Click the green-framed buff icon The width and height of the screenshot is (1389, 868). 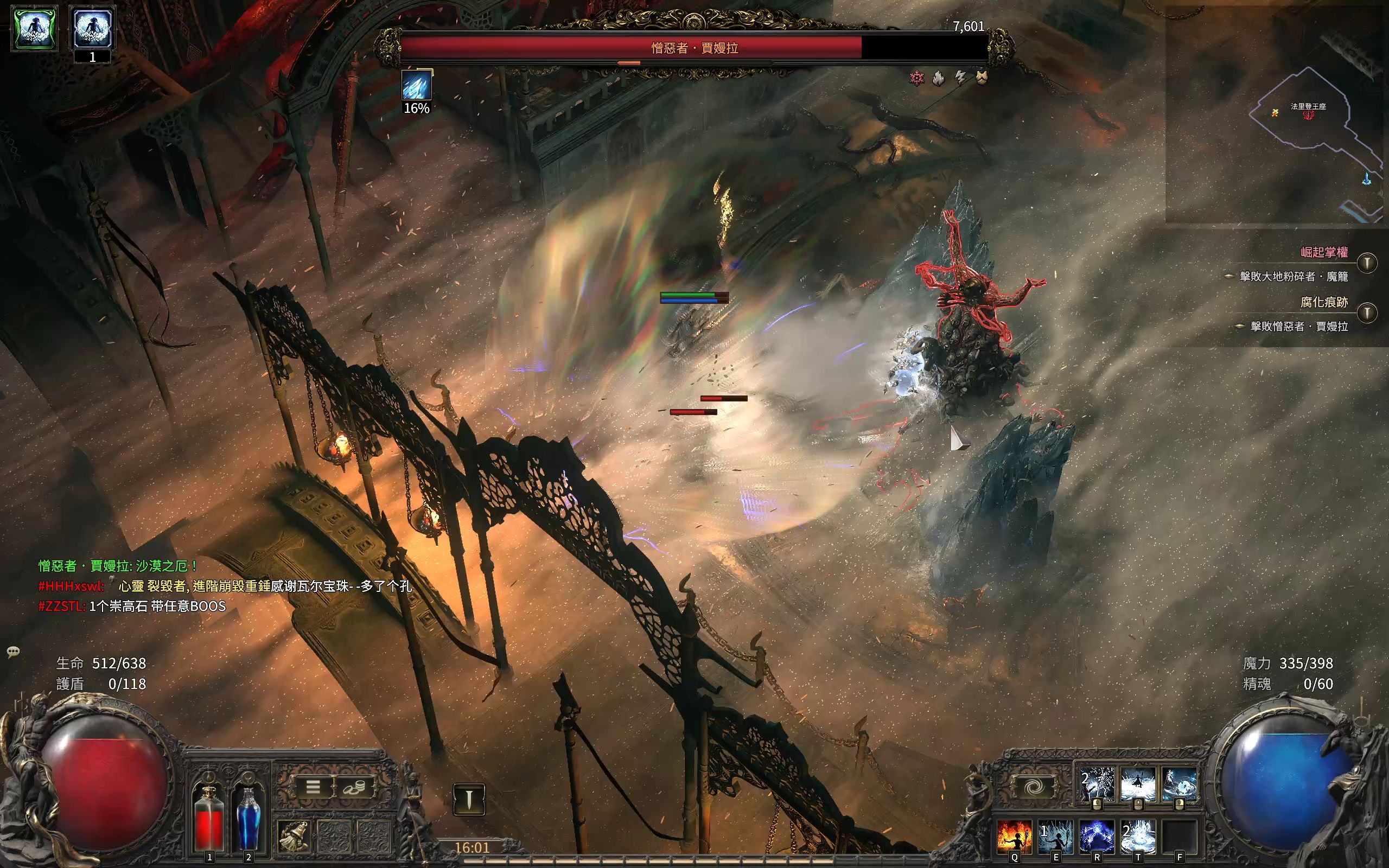point(35,28)
